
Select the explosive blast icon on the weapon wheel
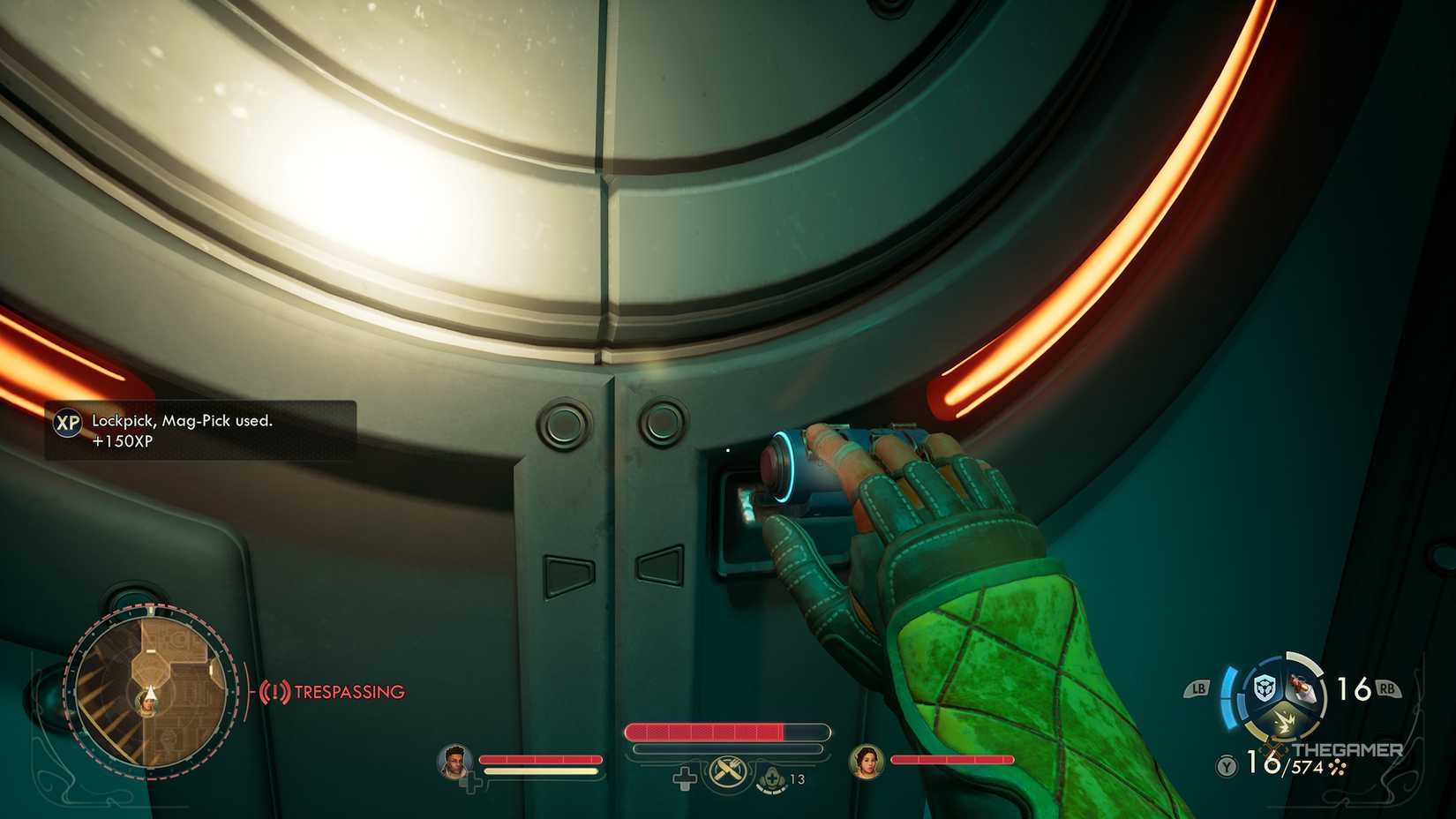1285,721
